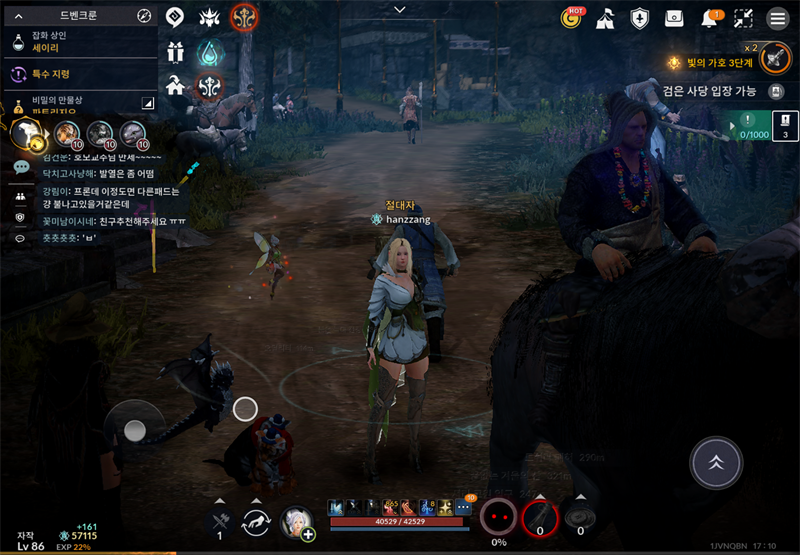
Task: Open the chat speech bubble icon
Action: 21,167
